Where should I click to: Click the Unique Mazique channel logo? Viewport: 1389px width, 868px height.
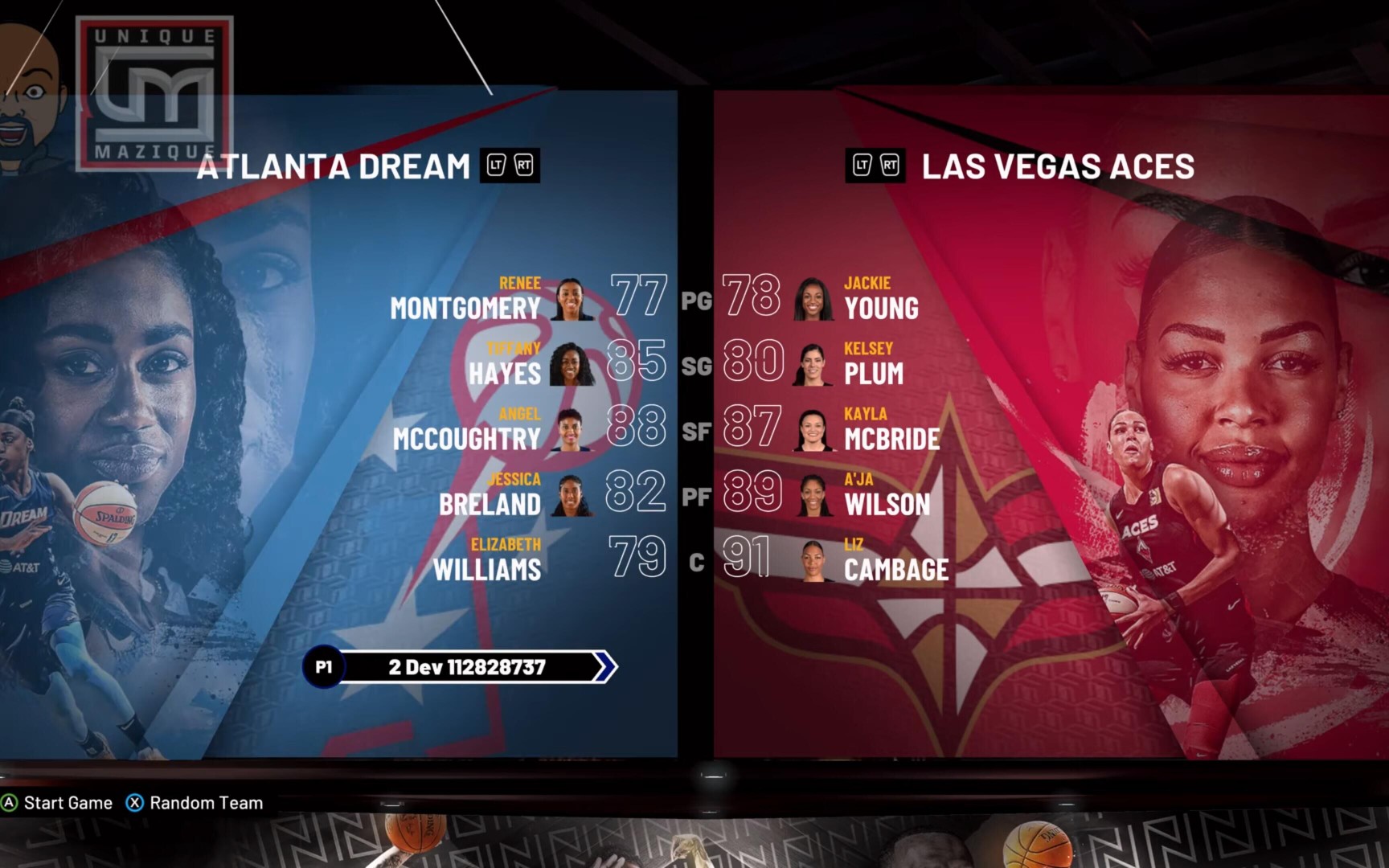coord(154,94)
